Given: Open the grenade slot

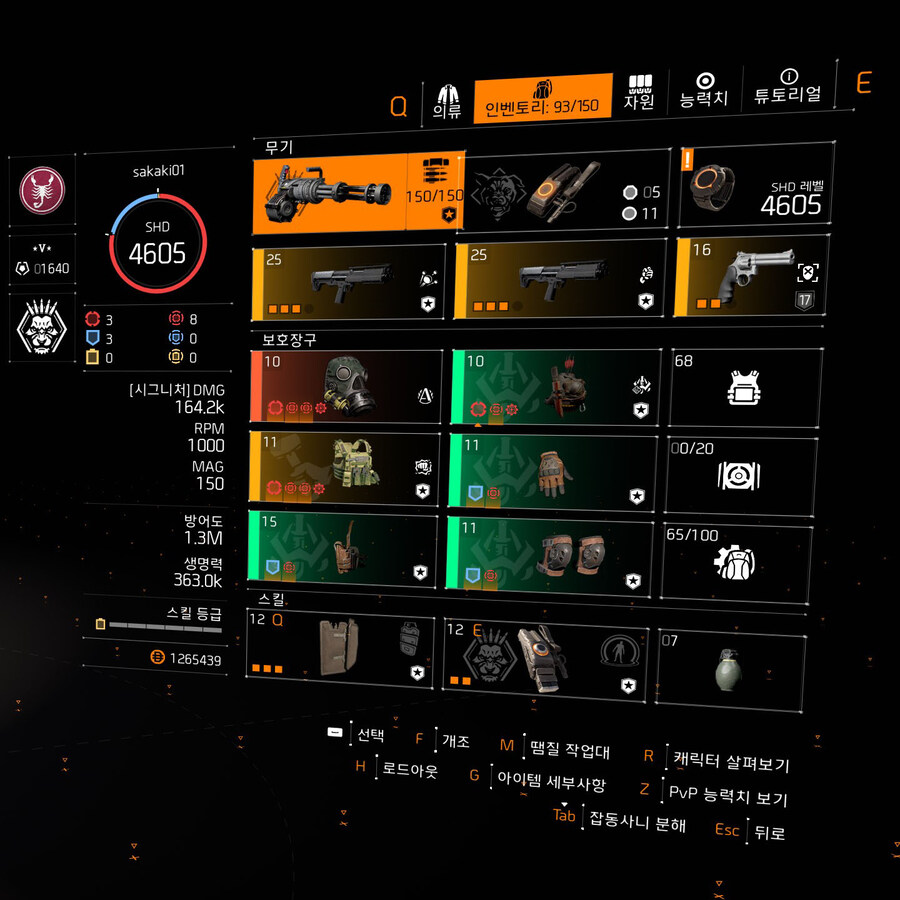Looking at the screenshot, I should click(x=732, y=668).
